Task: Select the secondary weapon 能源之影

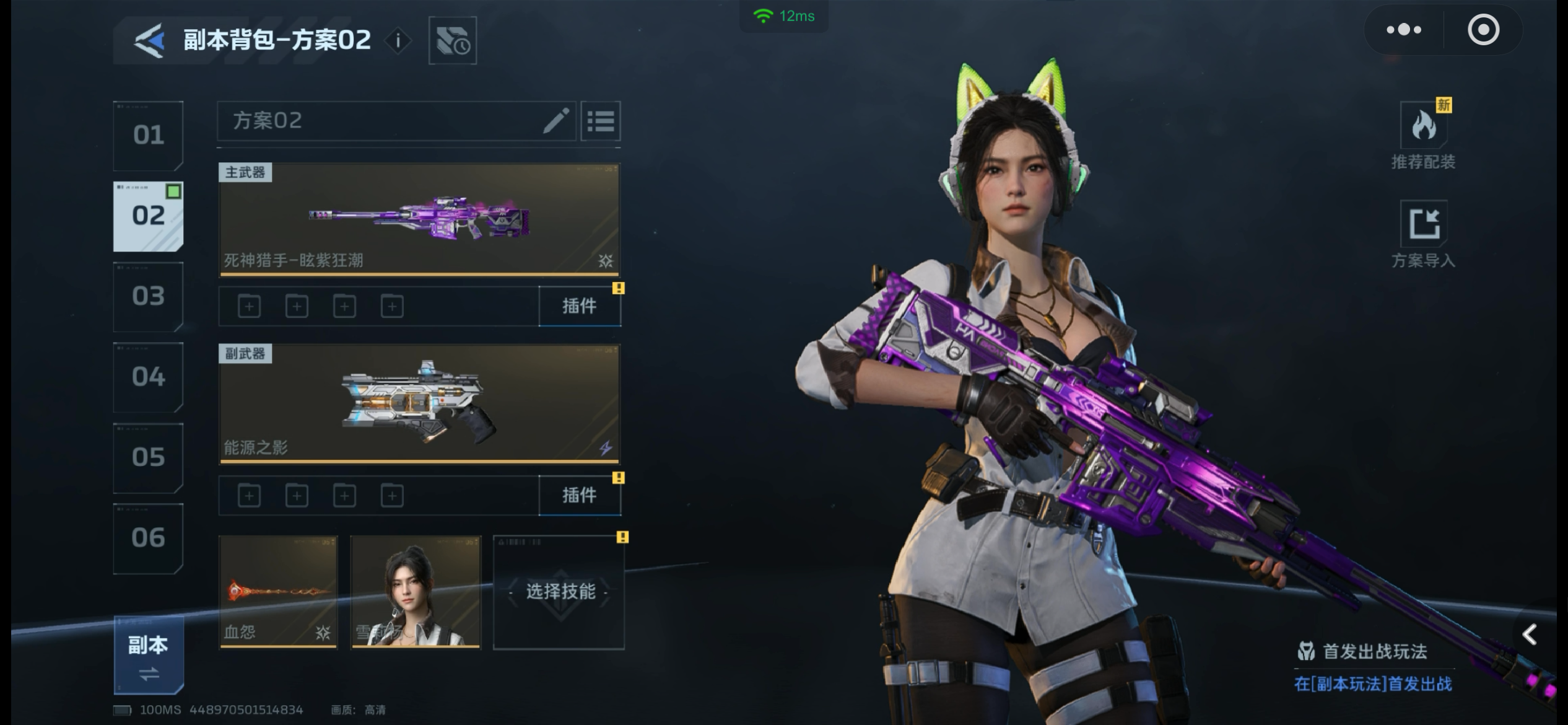Action: click(419, 403)
